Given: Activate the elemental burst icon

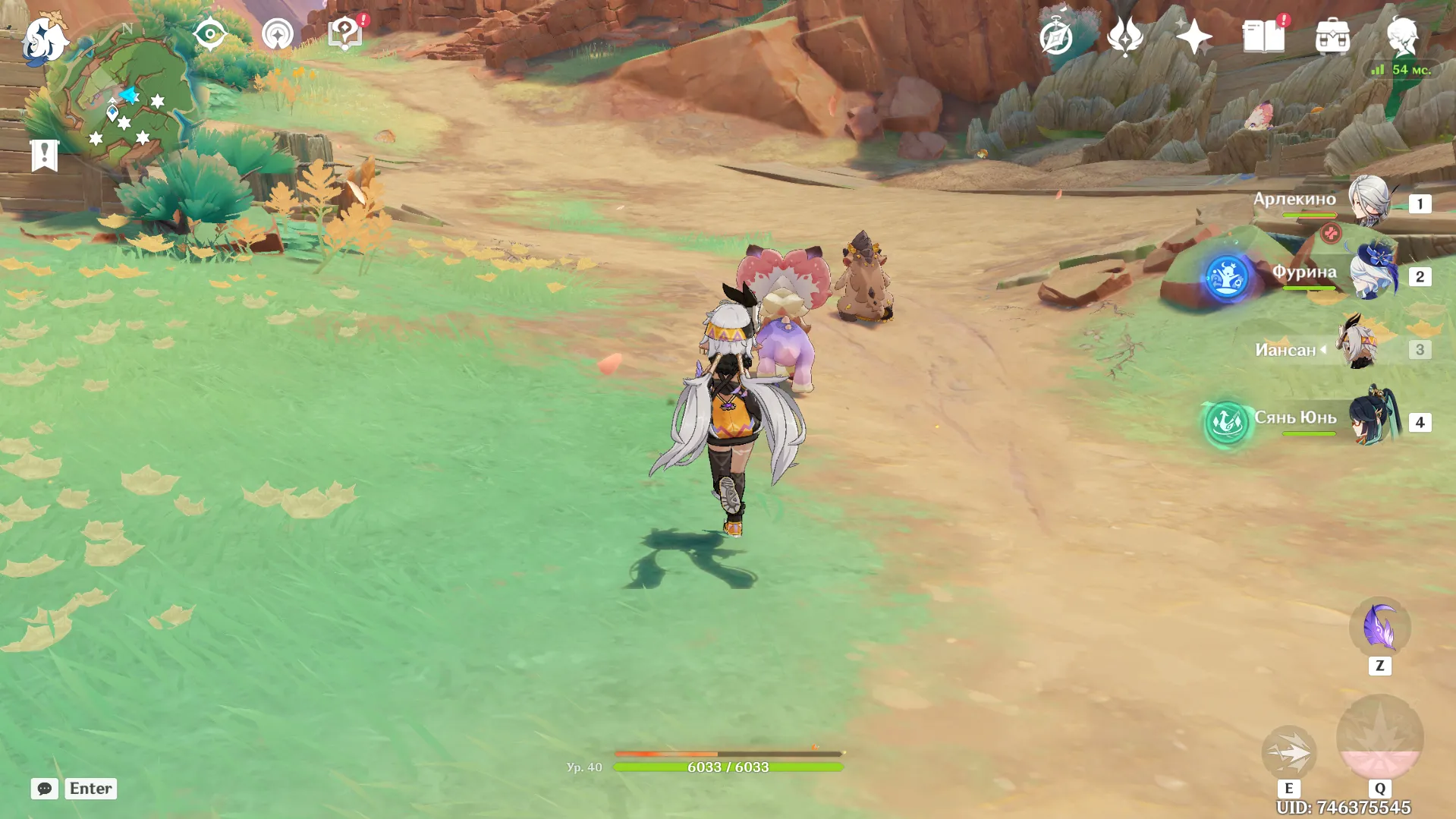Looking at the screenshot, I should click(x=1379, y=738).
